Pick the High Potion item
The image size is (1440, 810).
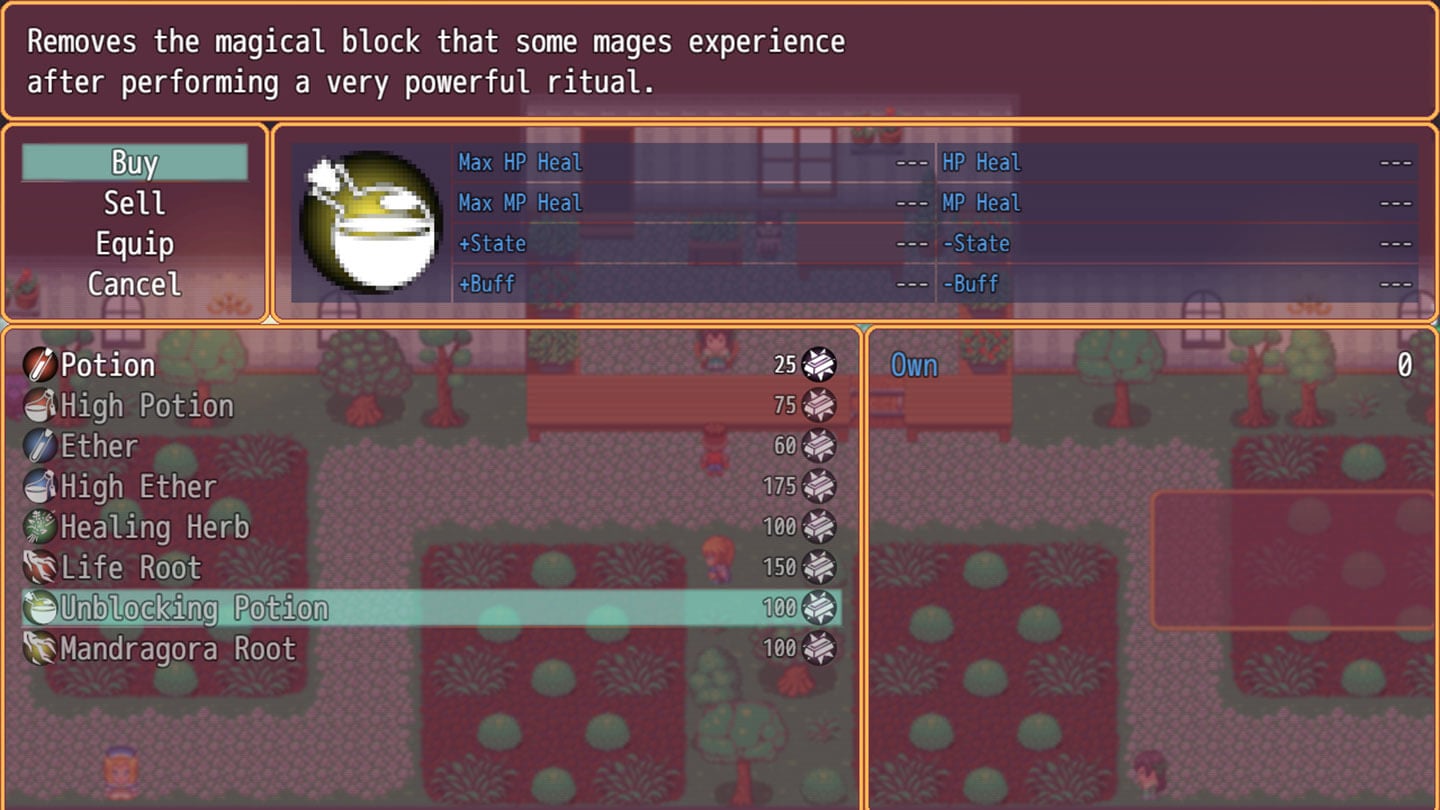[x=146, y=406]
